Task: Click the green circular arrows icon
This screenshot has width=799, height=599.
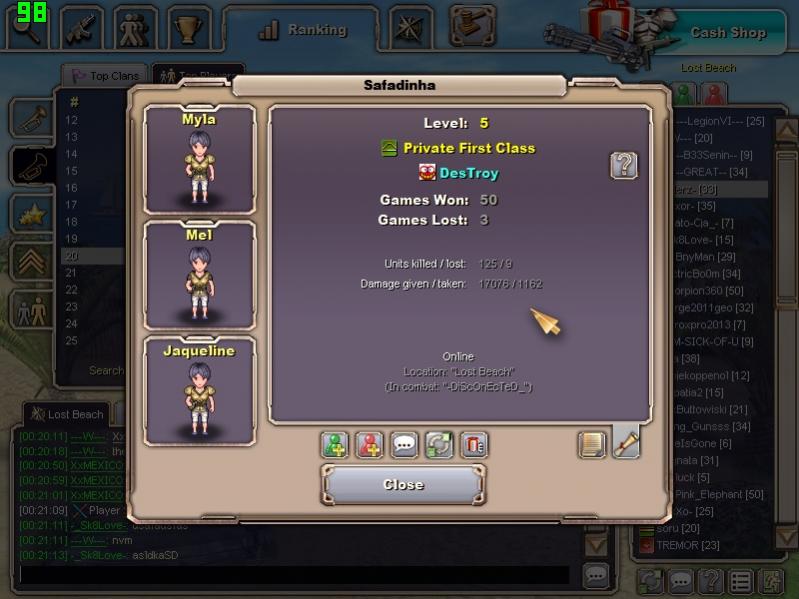Action: click(439, 445)
